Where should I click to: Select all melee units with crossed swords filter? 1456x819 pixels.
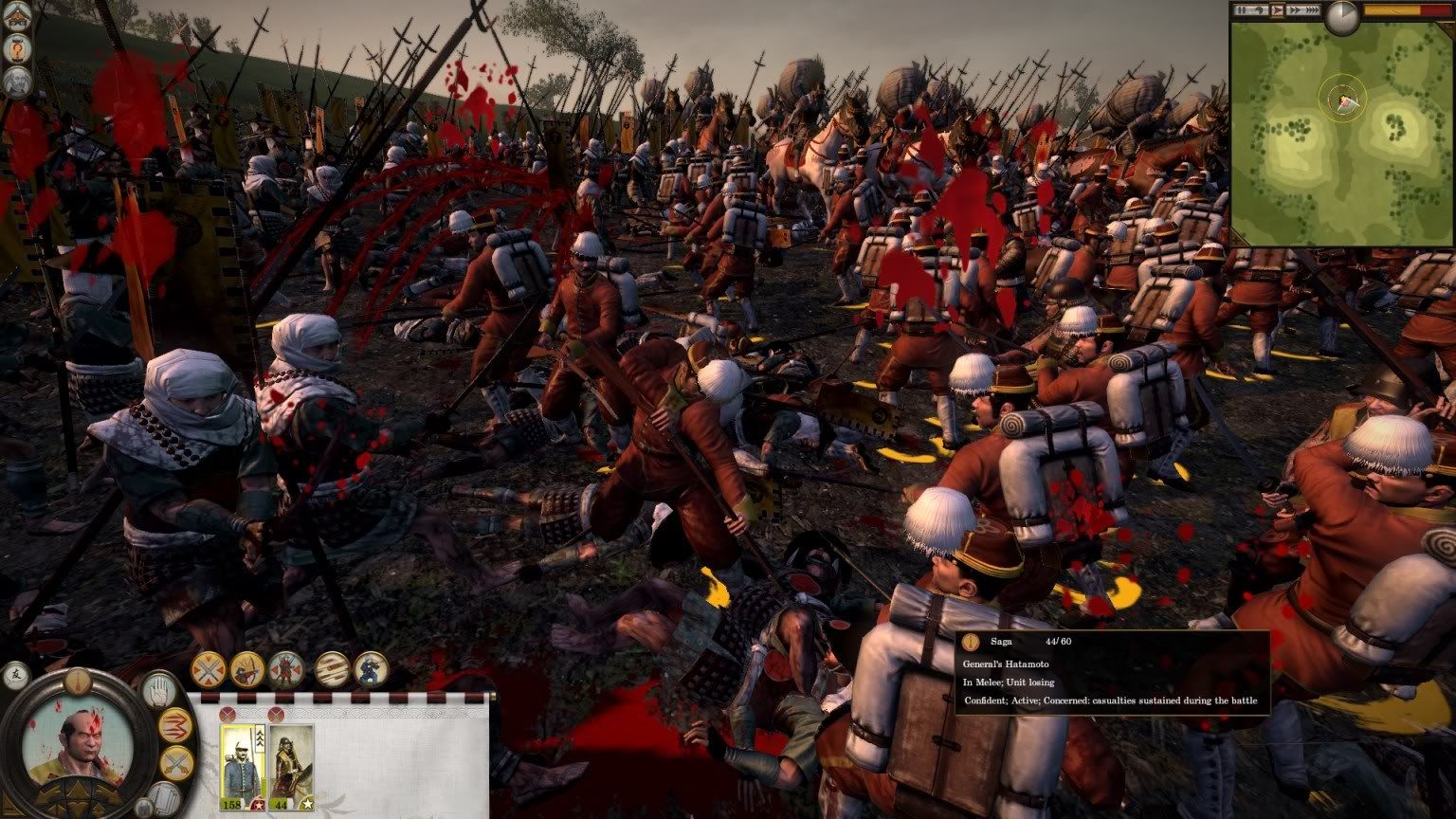point(209,669)
